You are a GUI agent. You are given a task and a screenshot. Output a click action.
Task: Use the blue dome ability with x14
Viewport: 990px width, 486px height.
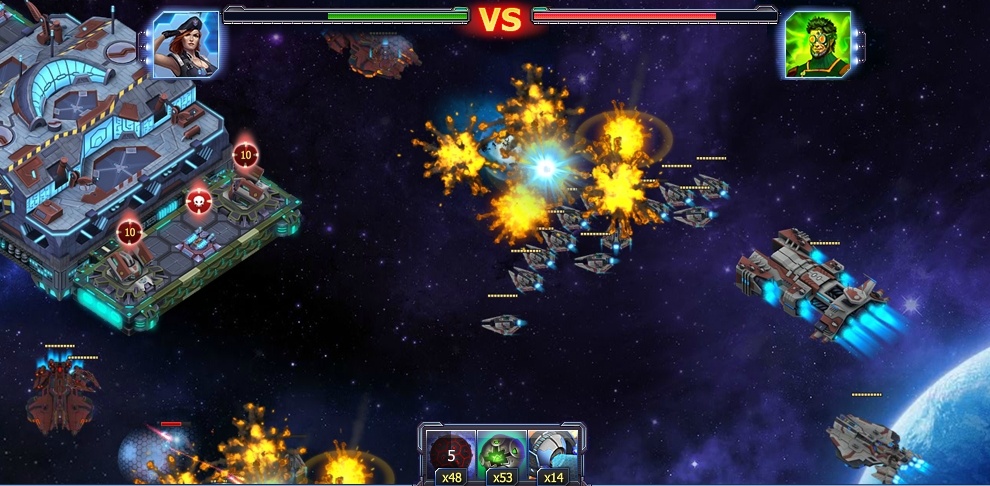pyautogui.click(x=553, y=456)
